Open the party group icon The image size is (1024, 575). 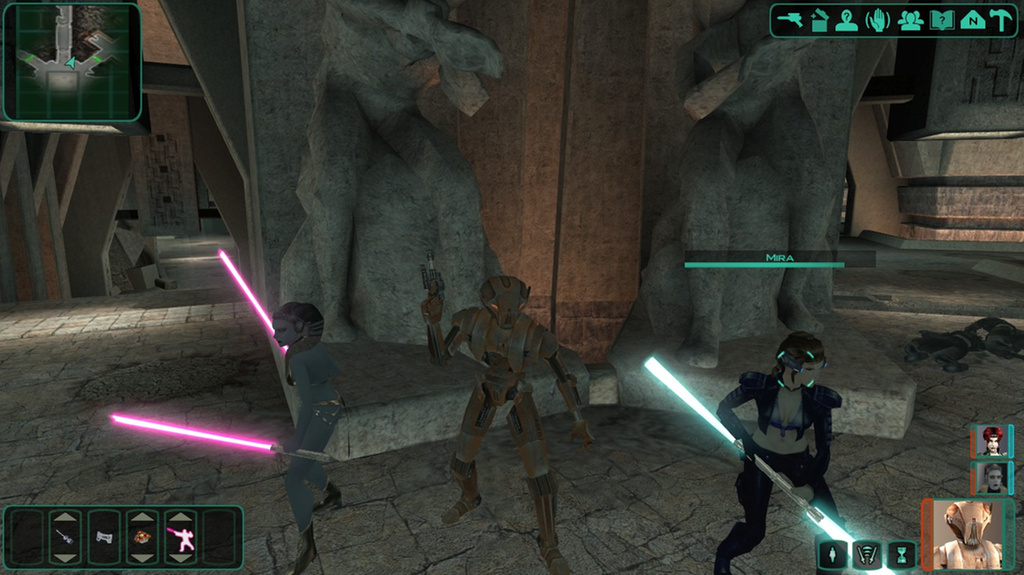[910, 21]
